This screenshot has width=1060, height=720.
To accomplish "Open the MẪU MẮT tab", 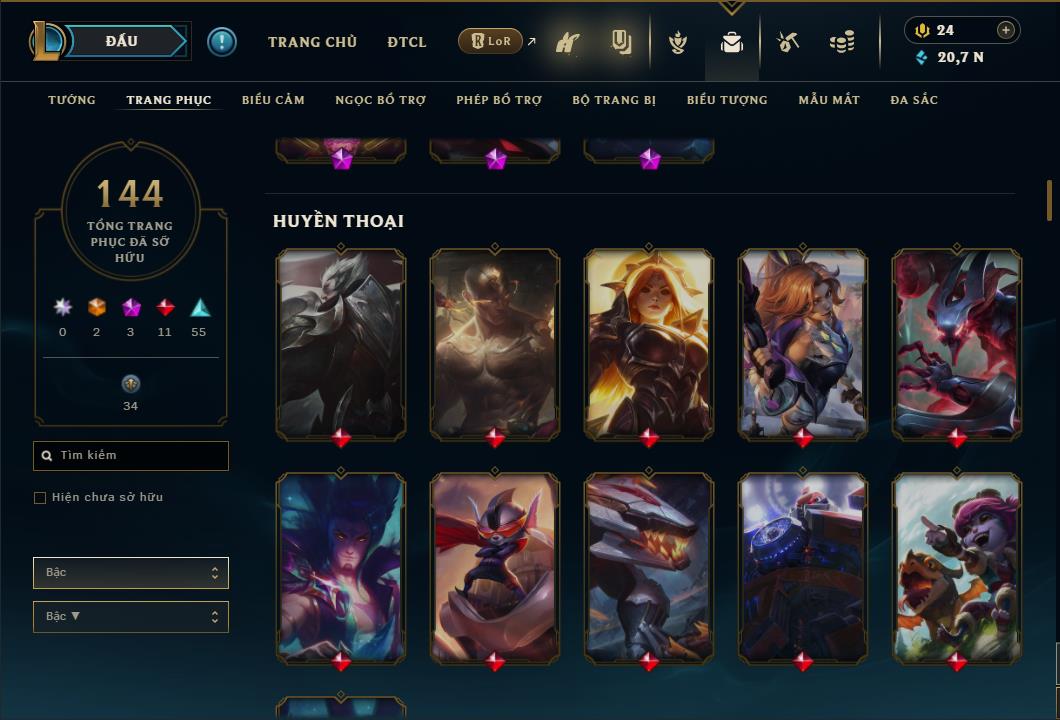I will 829,100.
